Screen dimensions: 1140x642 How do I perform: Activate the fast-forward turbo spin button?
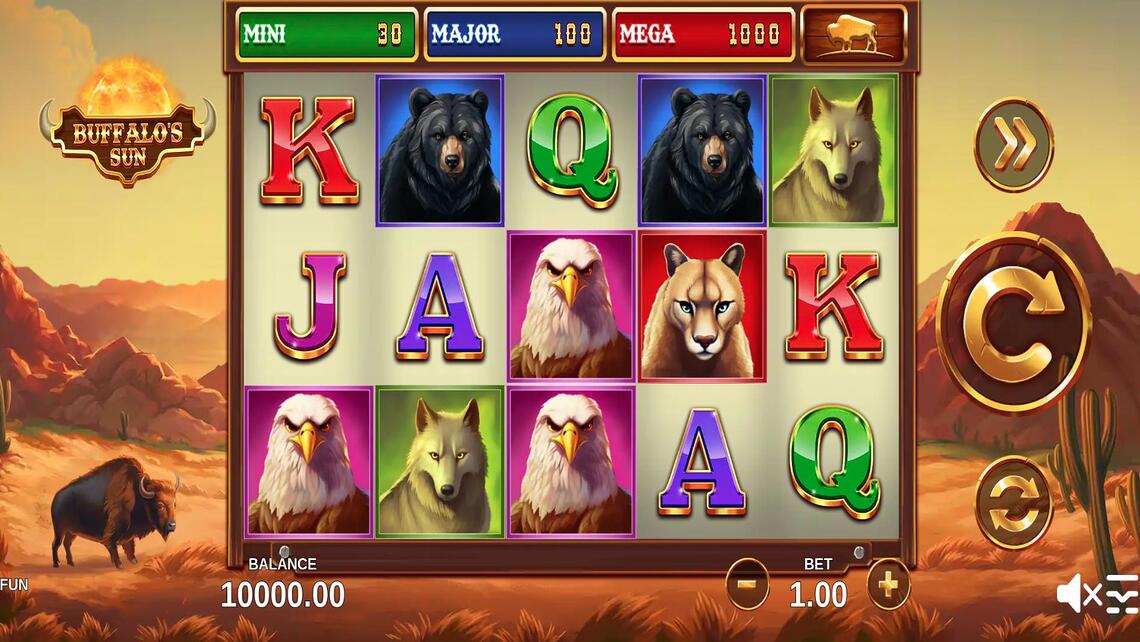(x=1013, y=144)
